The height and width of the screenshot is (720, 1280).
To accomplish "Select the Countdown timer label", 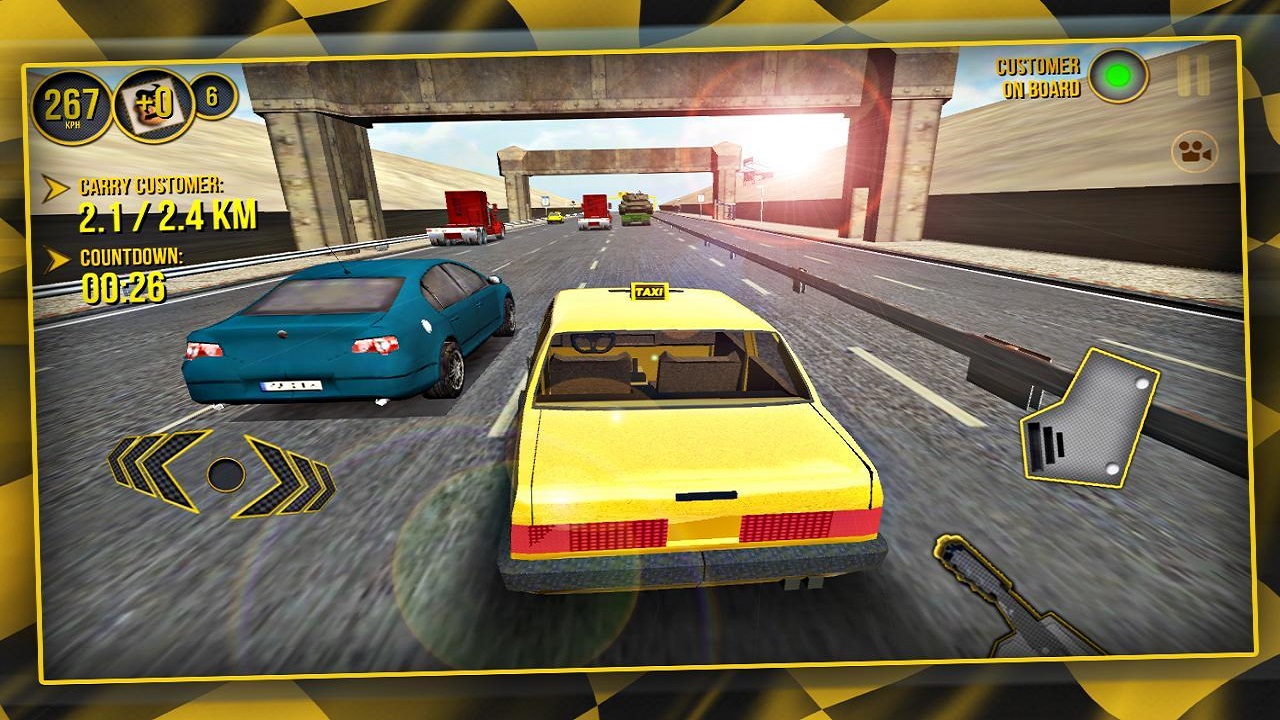I will pos(131,258).
